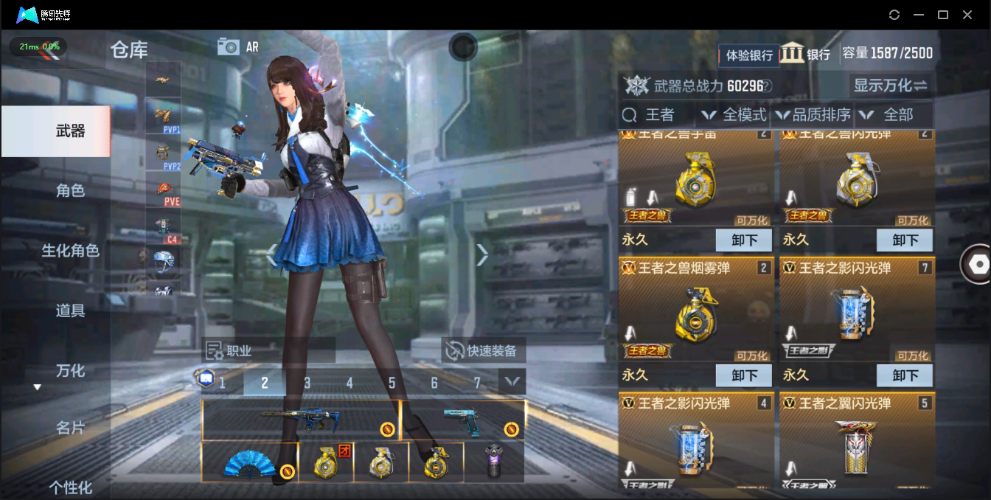Open 快速装备 quick equip
This screenshot has width=991, height=500.
point(484,351)
